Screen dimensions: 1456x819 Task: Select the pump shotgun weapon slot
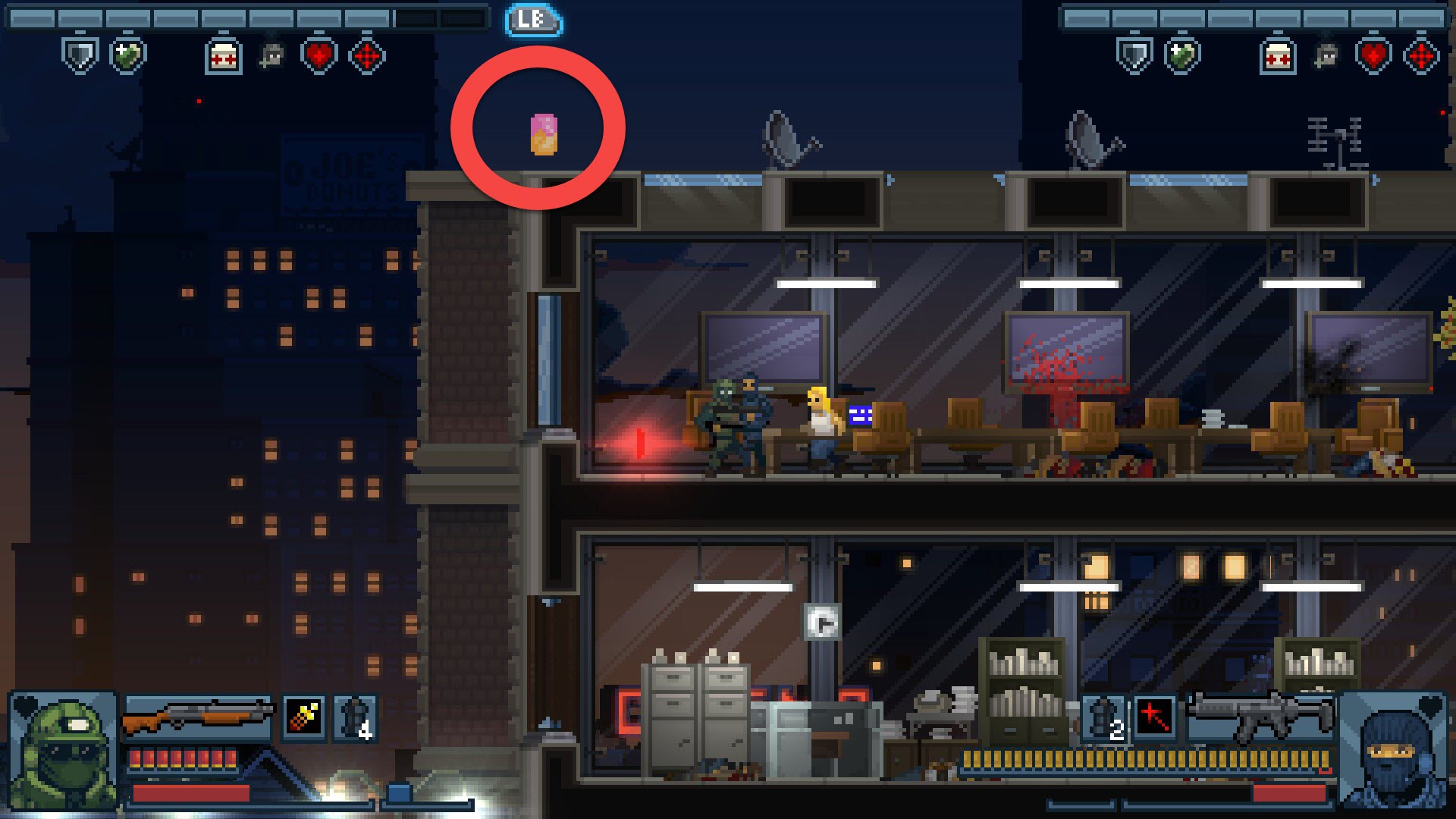(197, 717)
